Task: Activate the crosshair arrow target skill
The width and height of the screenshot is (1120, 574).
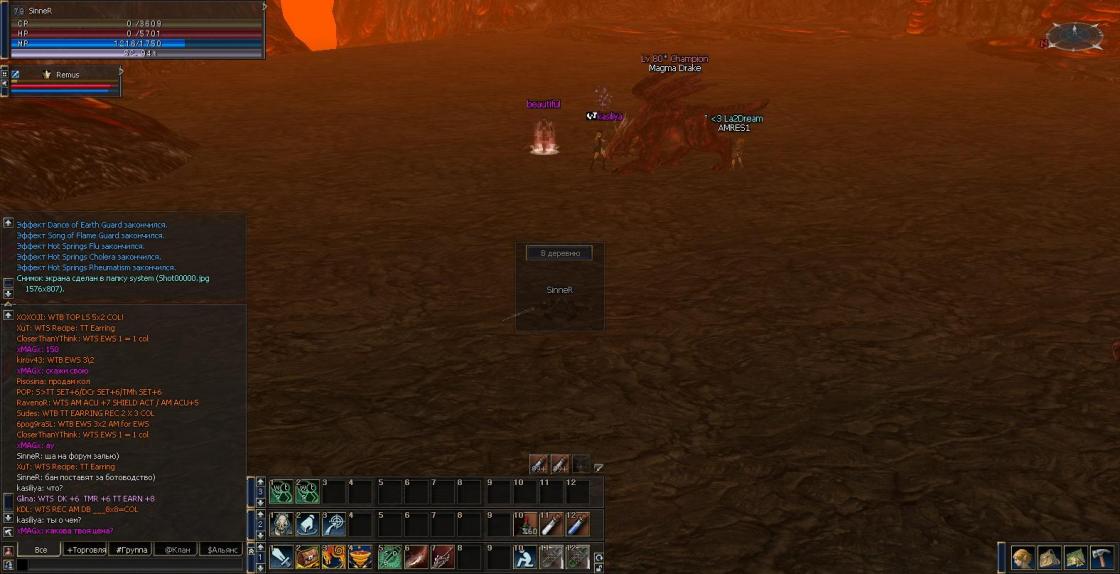Action: pos(333,524)
